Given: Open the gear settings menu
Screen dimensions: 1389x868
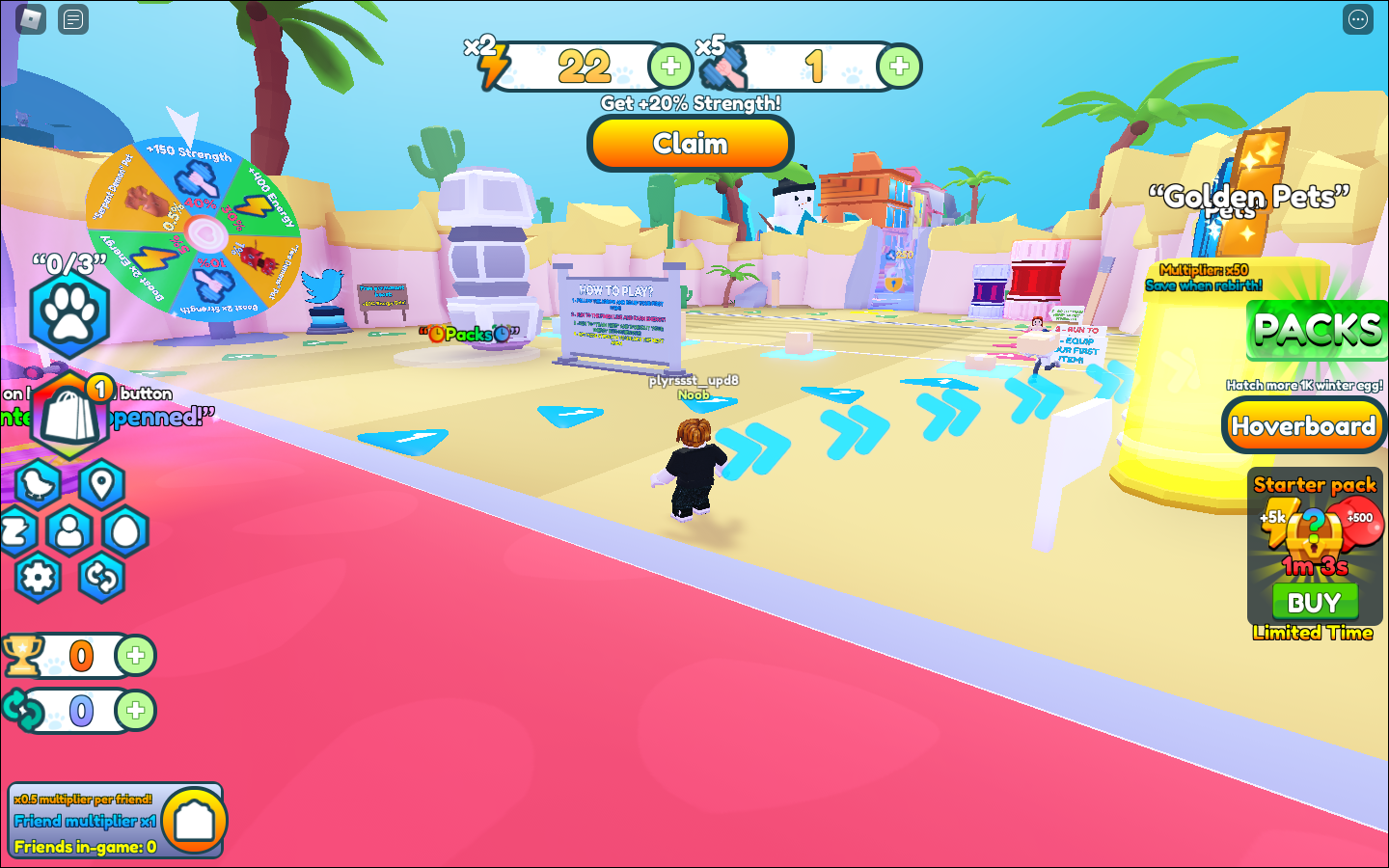Looking at the screenshot, I should [39, 578].
